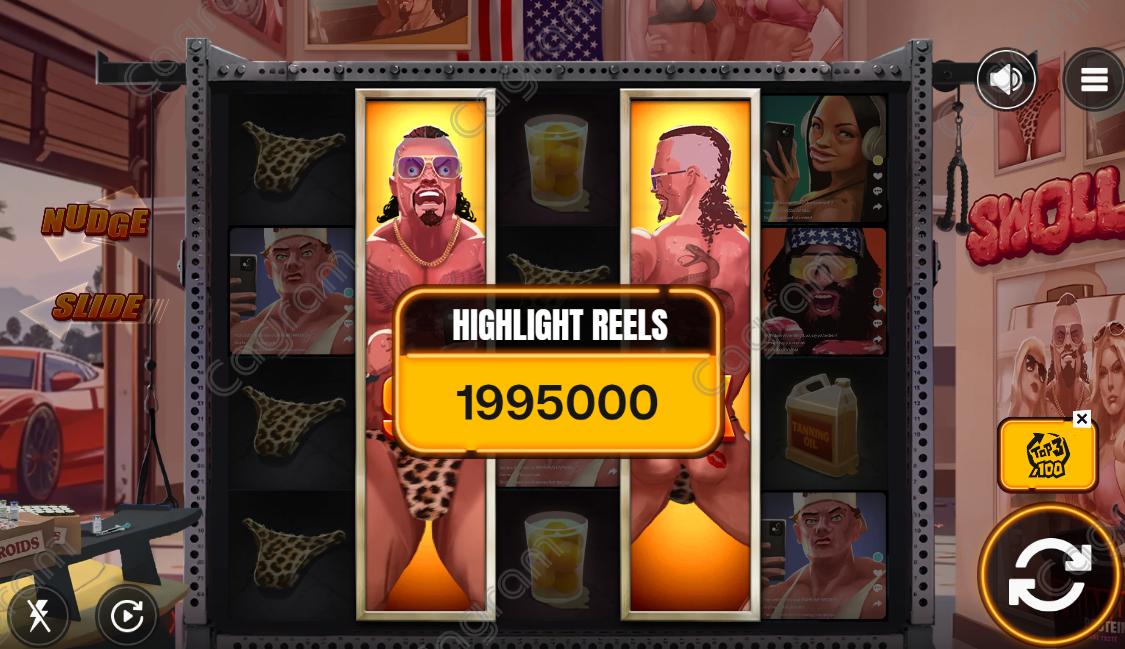Open the hamburger menu
Image resolution: width=1125 pixels, height=649 pixels.
coord(1093,79)
